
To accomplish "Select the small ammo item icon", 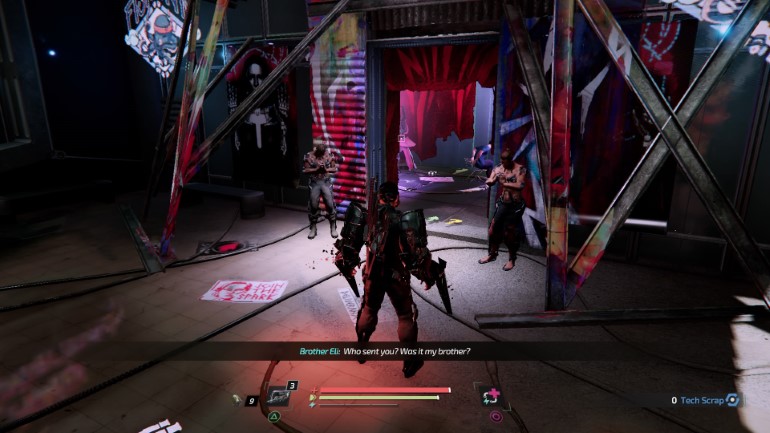I will (237, 398).
